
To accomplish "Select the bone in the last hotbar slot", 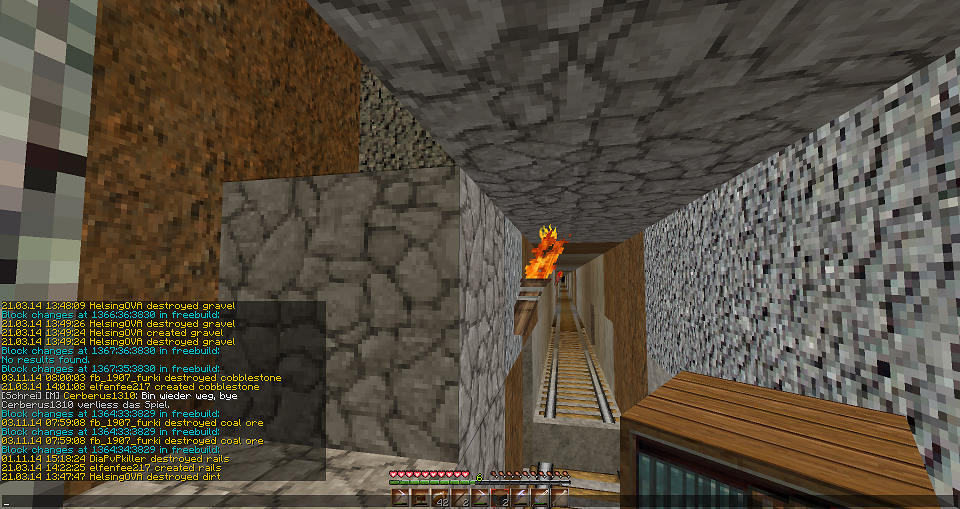I will (x=560, y=498).
